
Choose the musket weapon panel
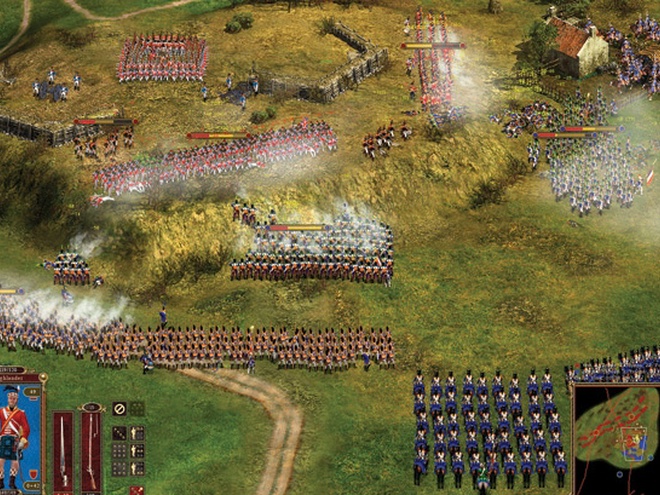(x=91, y=450)
